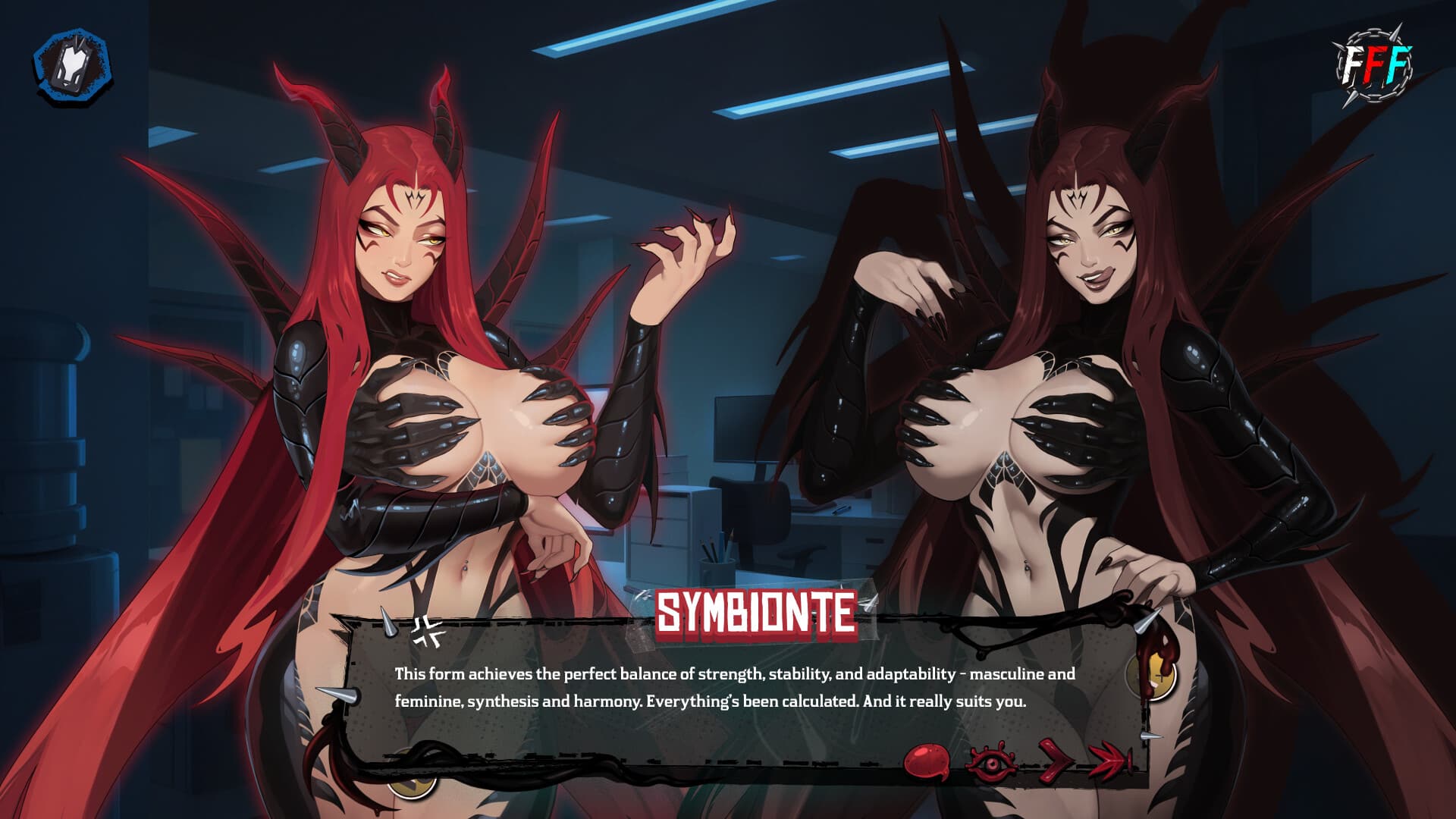Advance dialogue with the single red arrow
The width and height of the screenshot is (1456, 819).
coord(1053,761)
